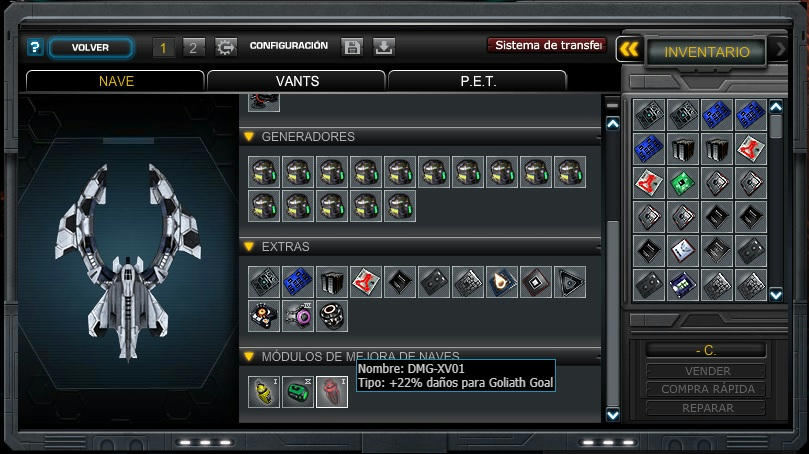Collapse inventory with the yellow double-arrow button
The height and width of the screenshot is (454, 809).
click(628, 50)
